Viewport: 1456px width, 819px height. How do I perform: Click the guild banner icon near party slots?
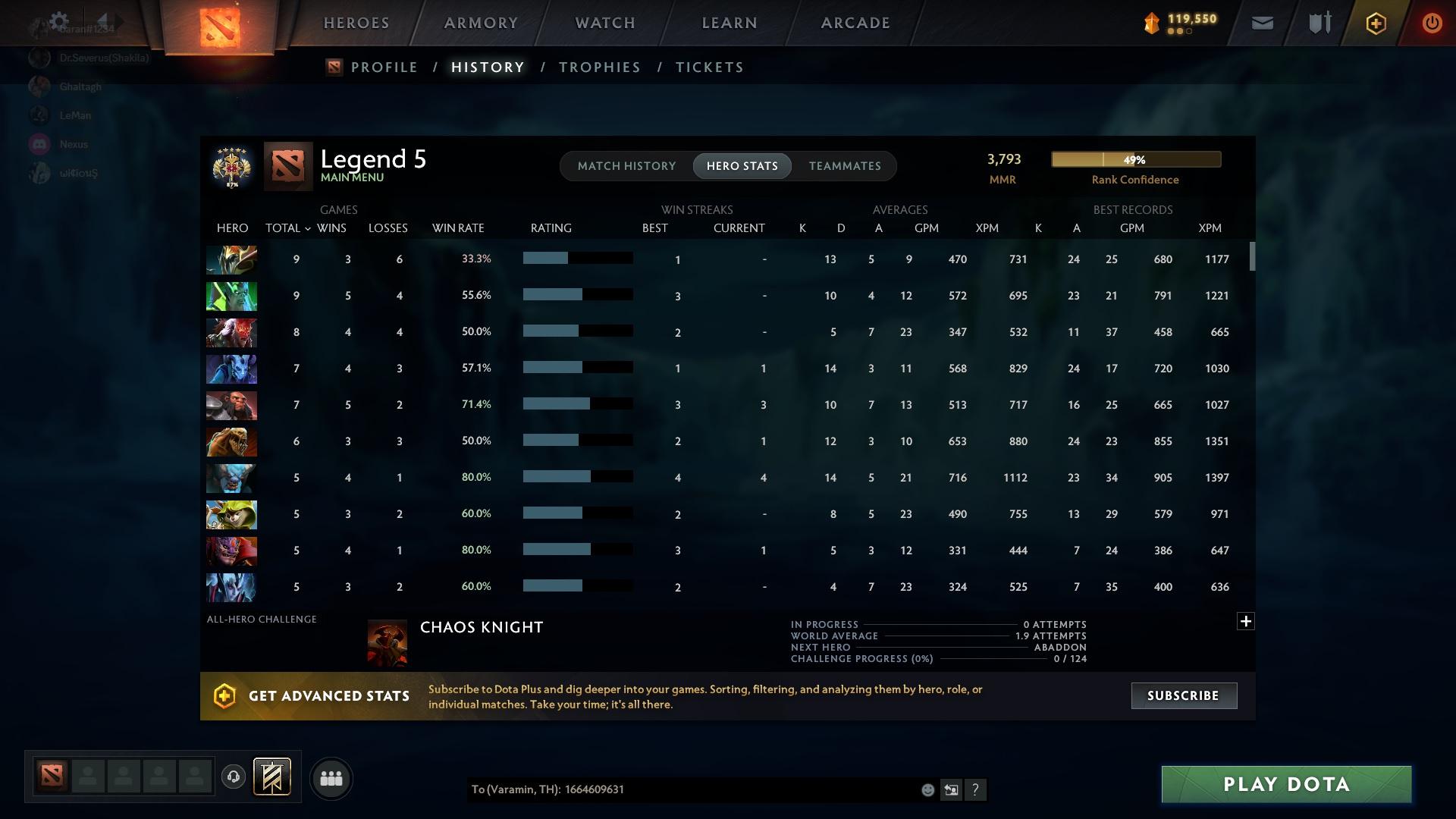click(272, 778)
